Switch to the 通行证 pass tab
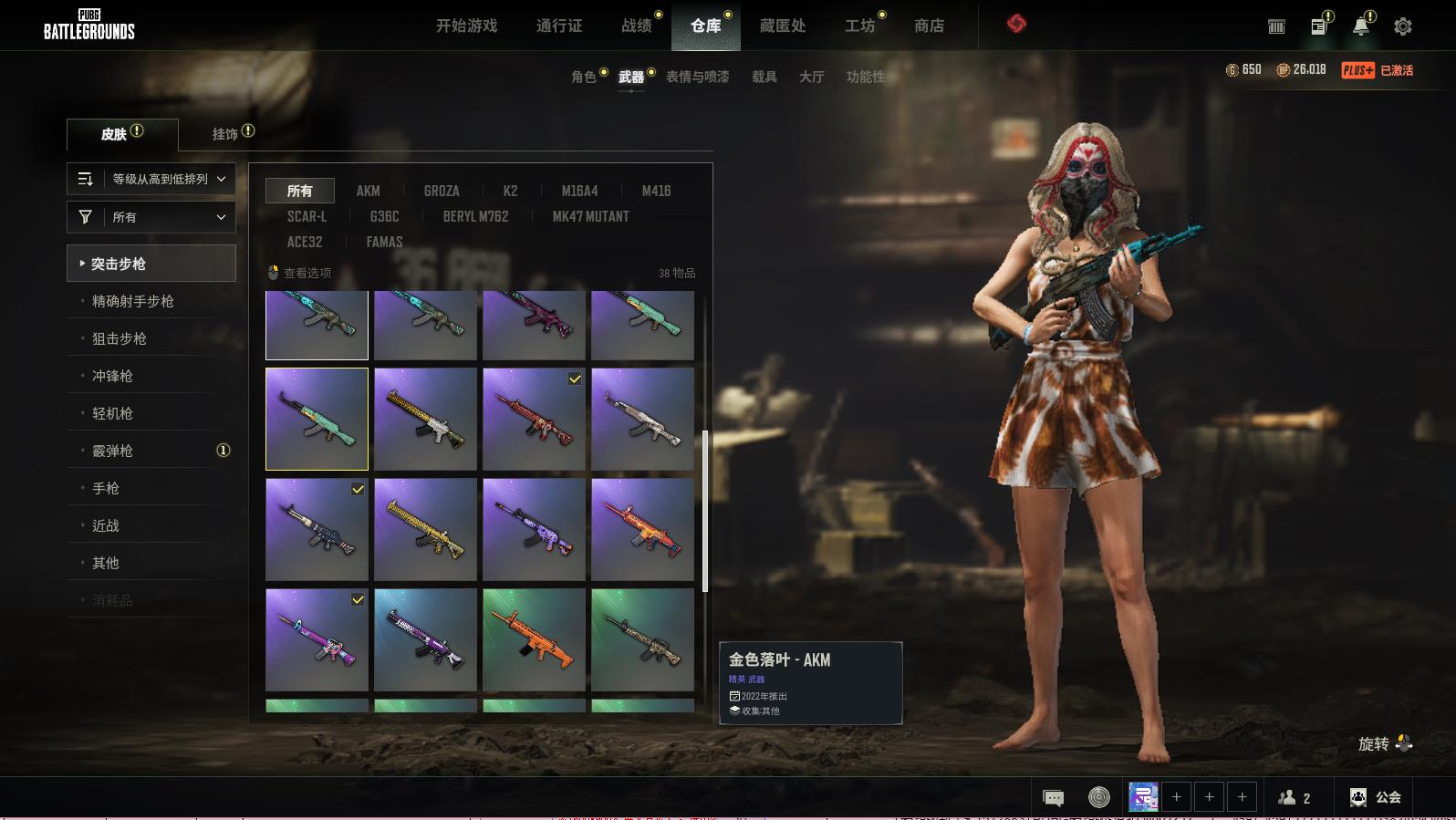This screenshot has width=1456, height=820. [559, 26]
